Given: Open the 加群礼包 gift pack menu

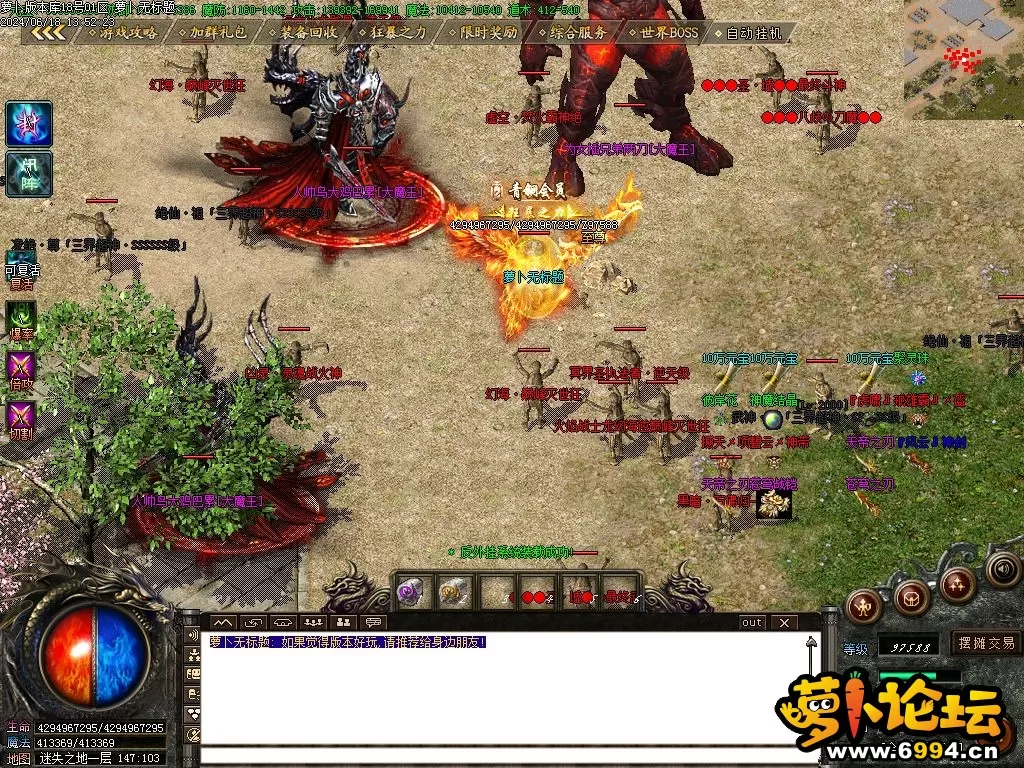Looking at the screenshot, I should [212, 32].
